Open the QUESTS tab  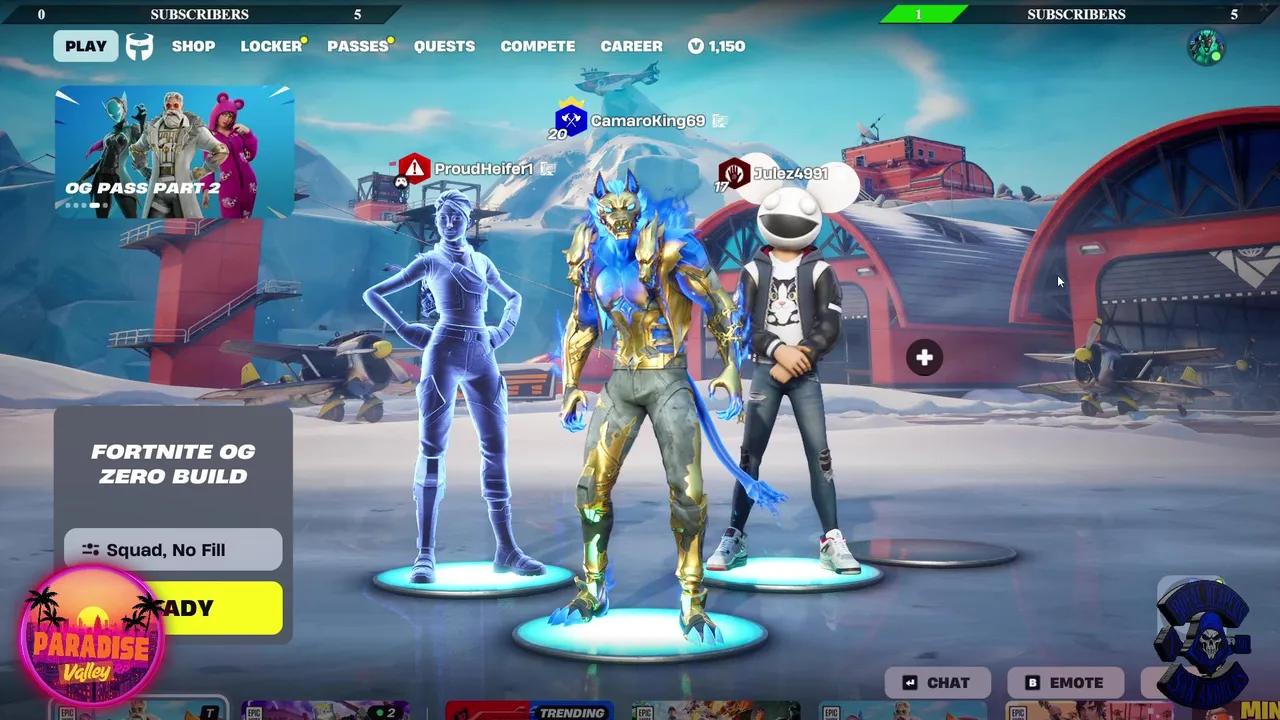click(444, 46)
